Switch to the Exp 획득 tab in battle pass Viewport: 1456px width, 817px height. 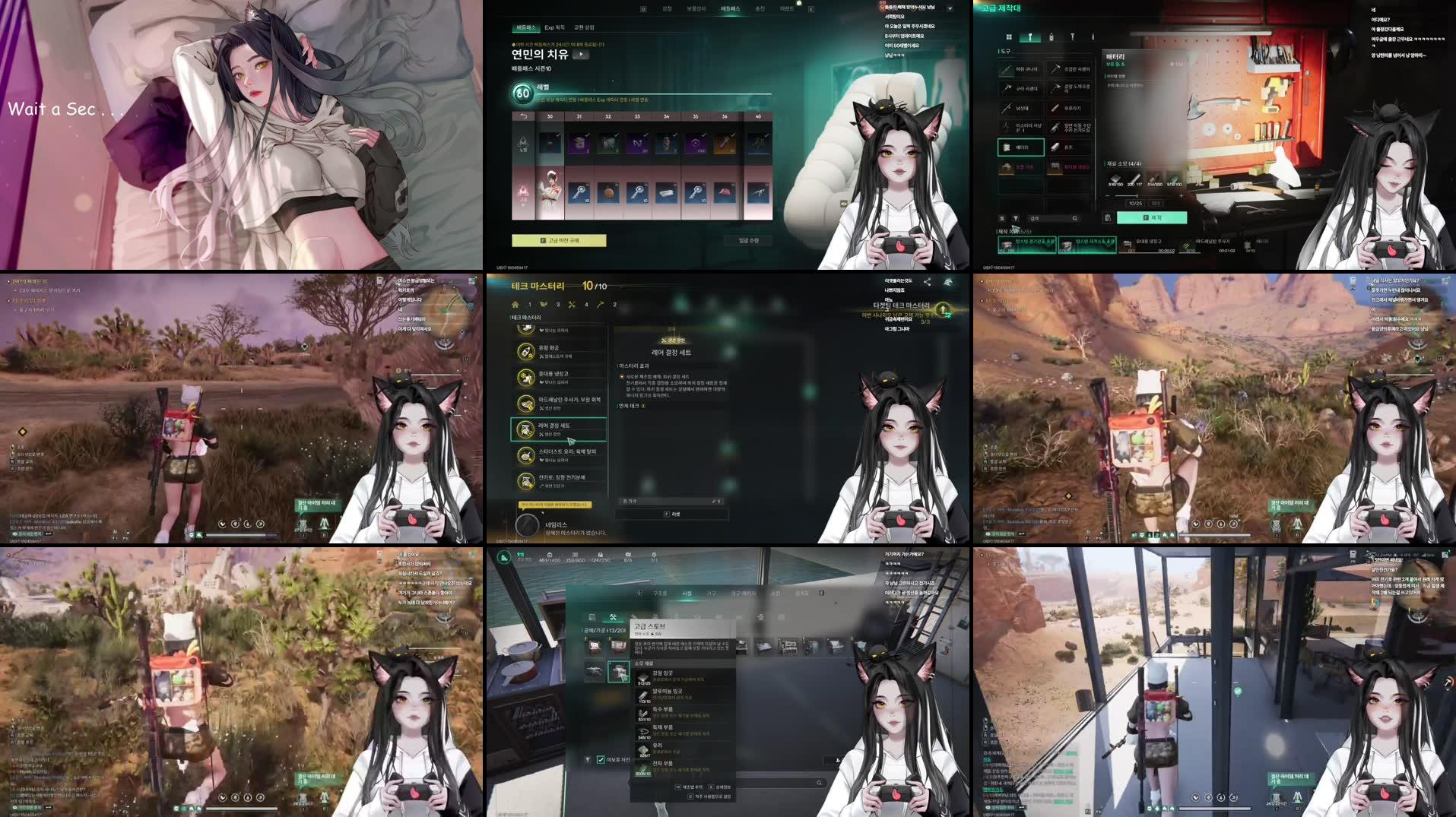pos(556,27)
